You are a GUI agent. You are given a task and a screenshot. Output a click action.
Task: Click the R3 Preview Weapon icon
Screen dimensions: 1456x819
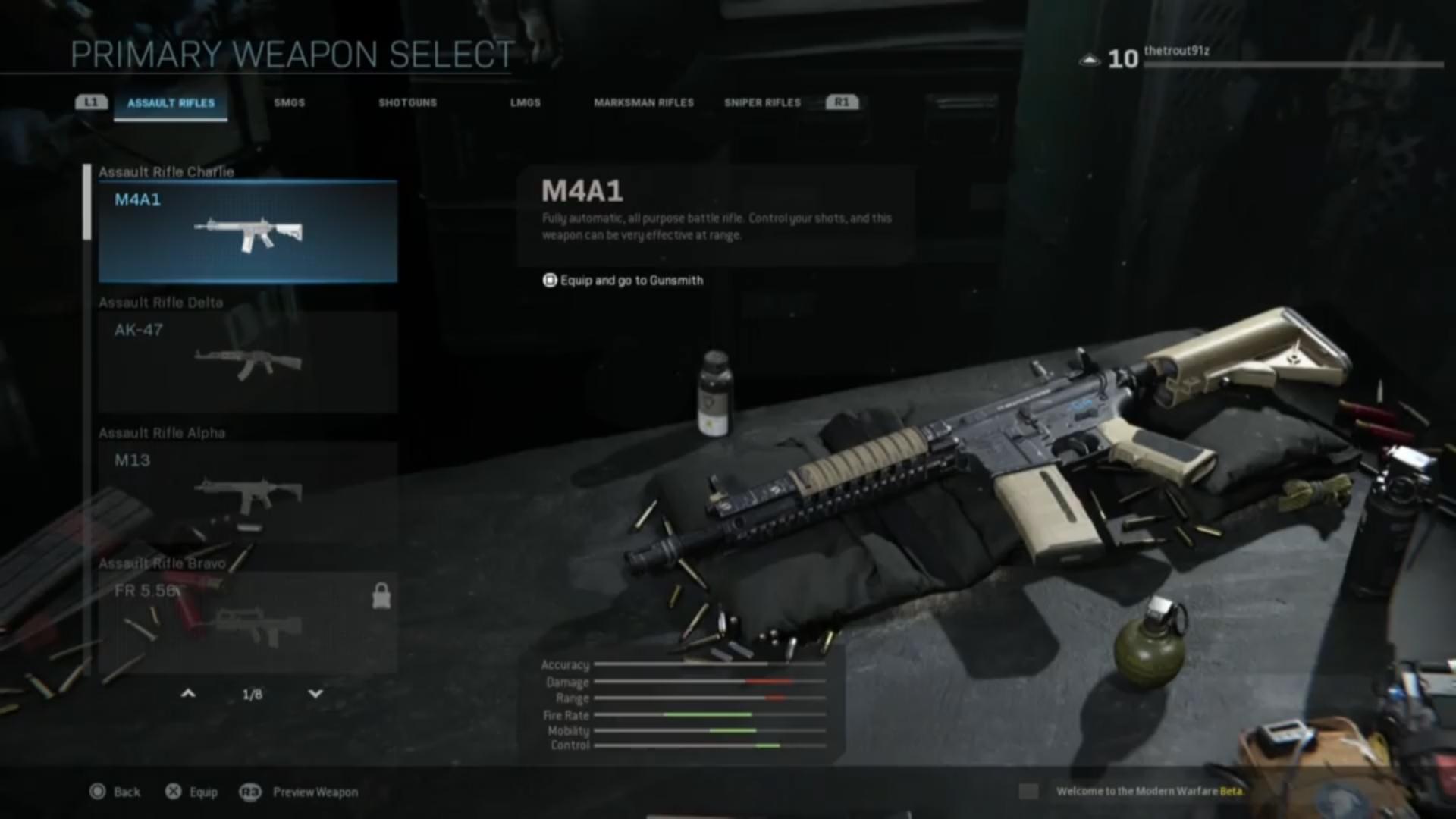[x=250, y=792]
